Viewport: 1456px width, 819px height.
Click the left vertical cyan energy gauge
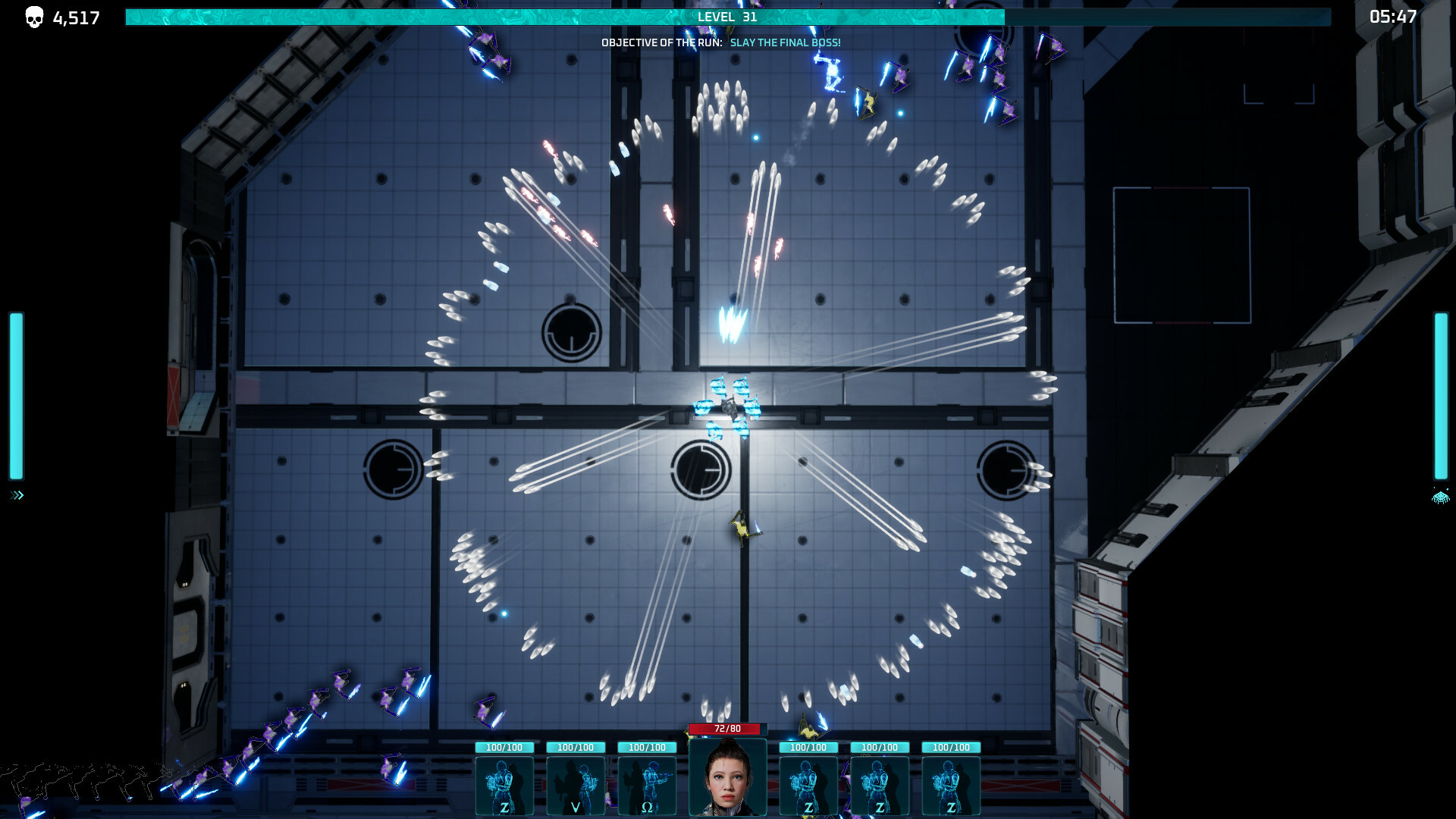click(15, 394)
